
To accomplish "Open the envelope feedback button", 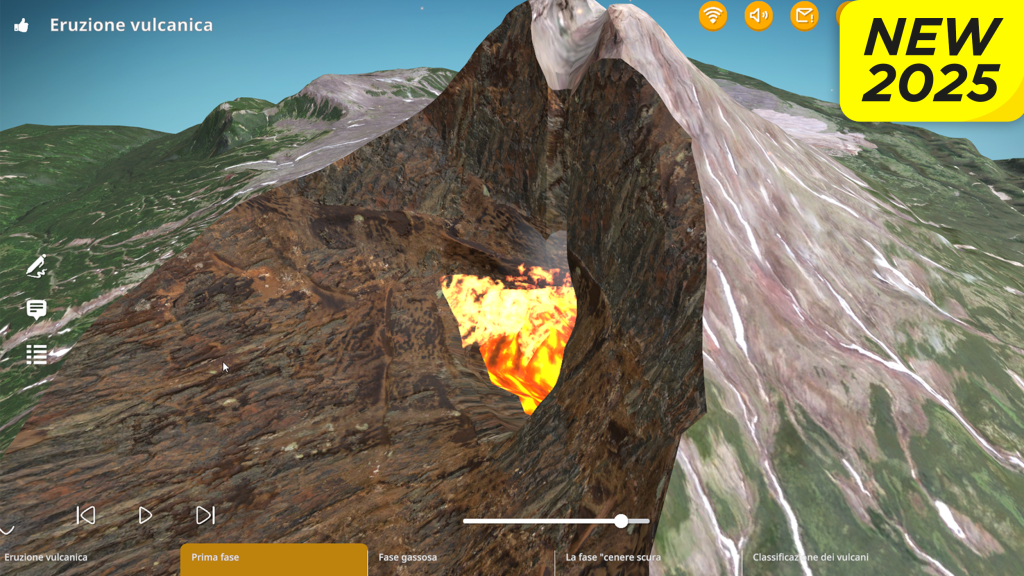I will pos(804,15).
